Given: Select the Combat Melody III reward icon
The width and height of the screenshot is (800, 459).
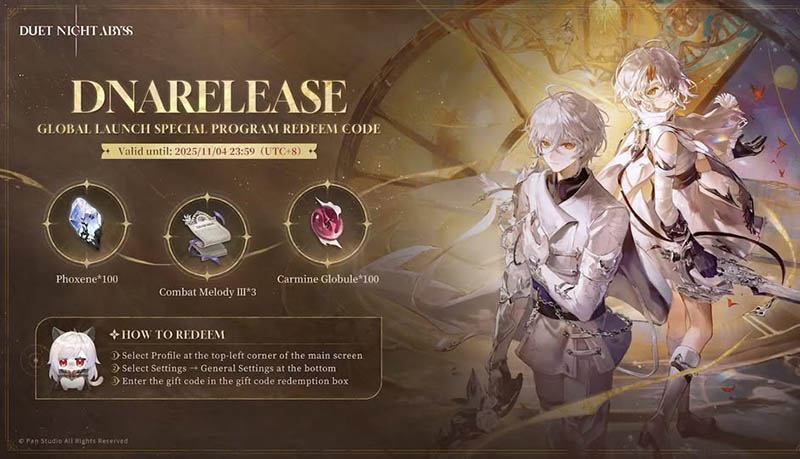Looking at the screenshot, I should pos(206,234).
